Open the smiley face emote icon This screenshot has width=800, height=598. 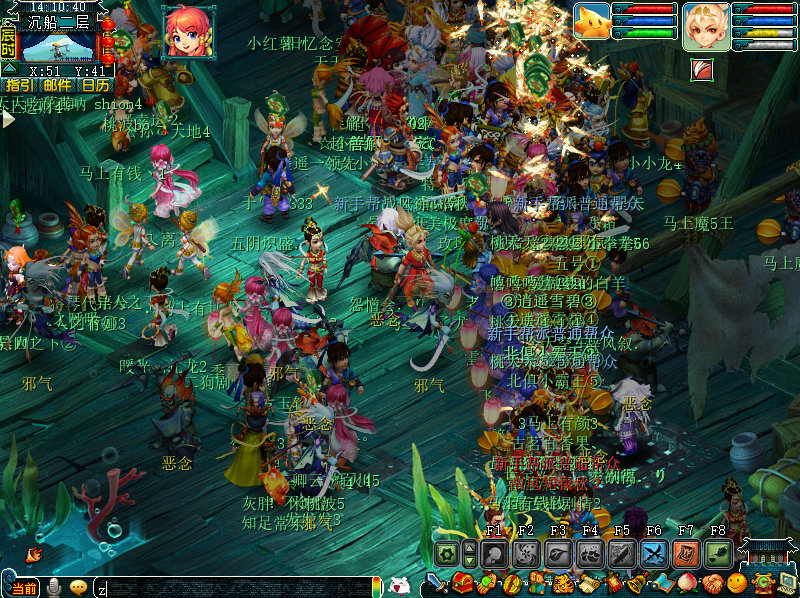tap(737, 583)
